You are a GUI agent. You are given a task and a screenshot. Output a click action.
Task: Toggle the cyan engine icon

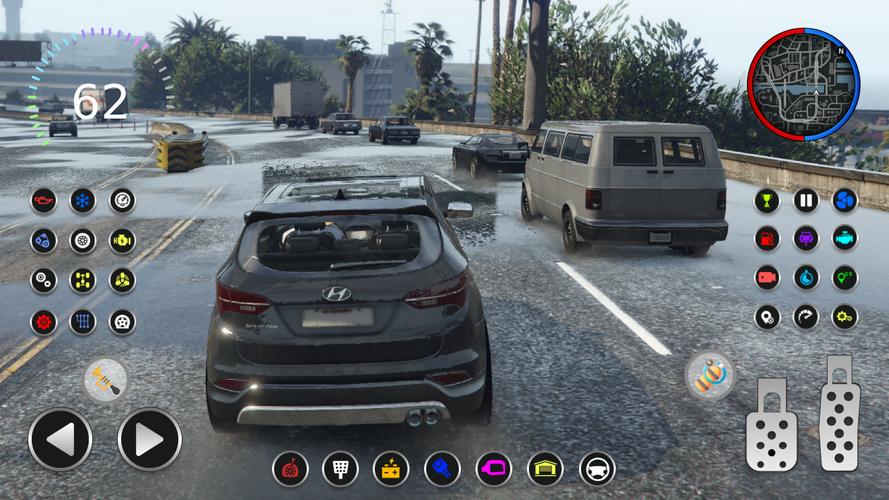point(845,239)
